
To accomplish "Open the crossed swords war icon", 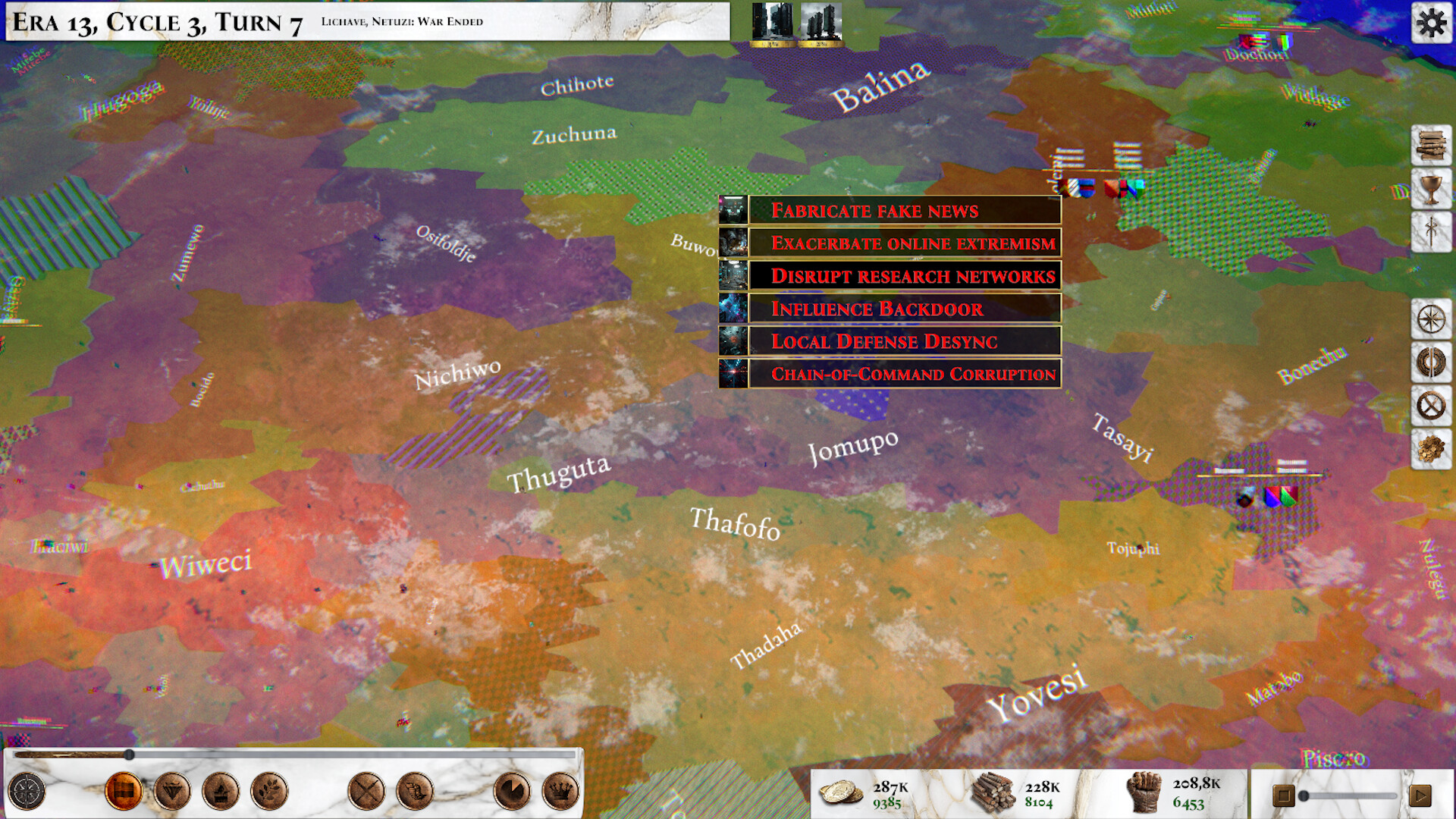I will (x=366, y=790).
